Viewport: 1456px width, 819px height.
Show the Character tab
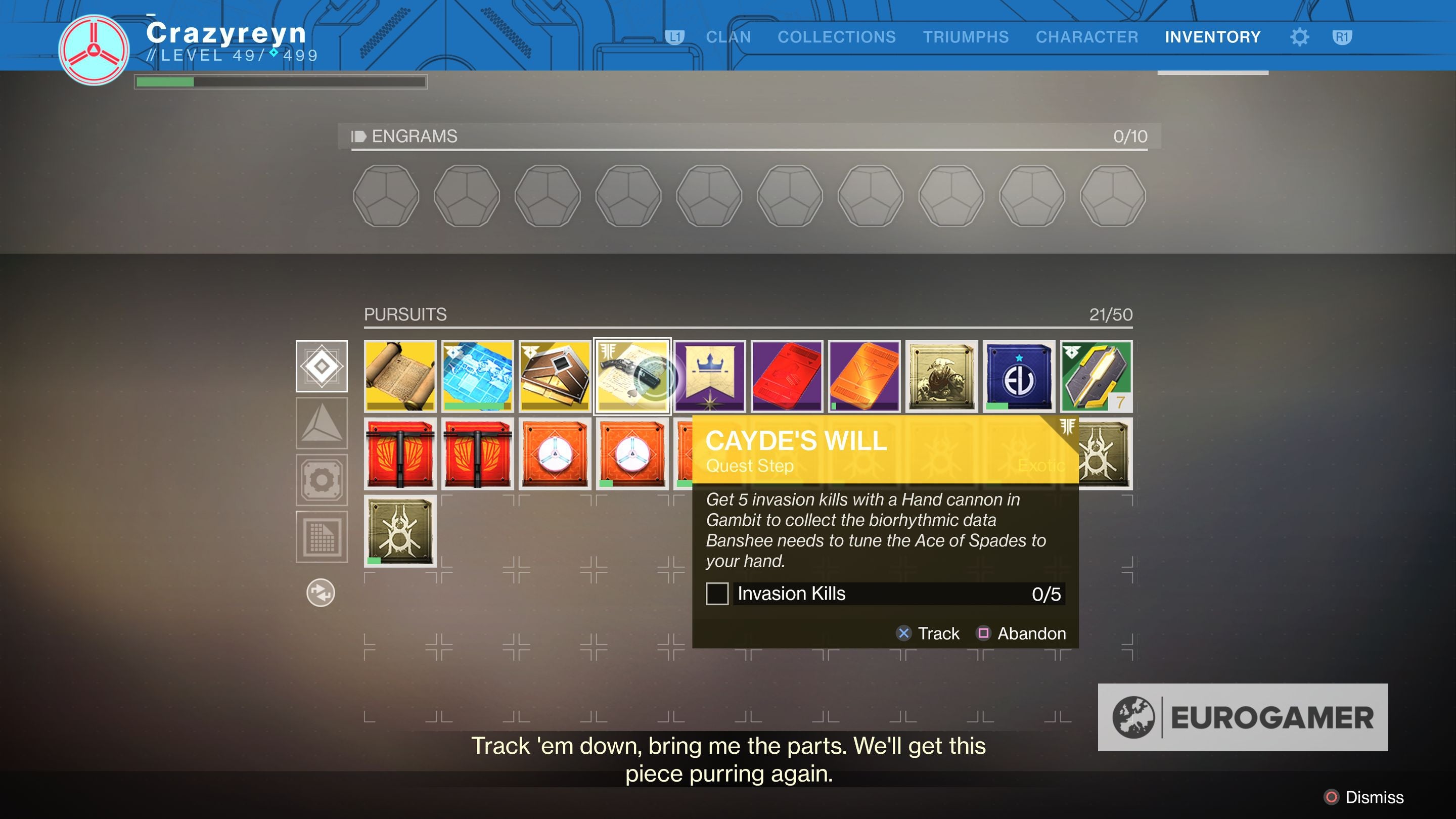[1086, 37]
